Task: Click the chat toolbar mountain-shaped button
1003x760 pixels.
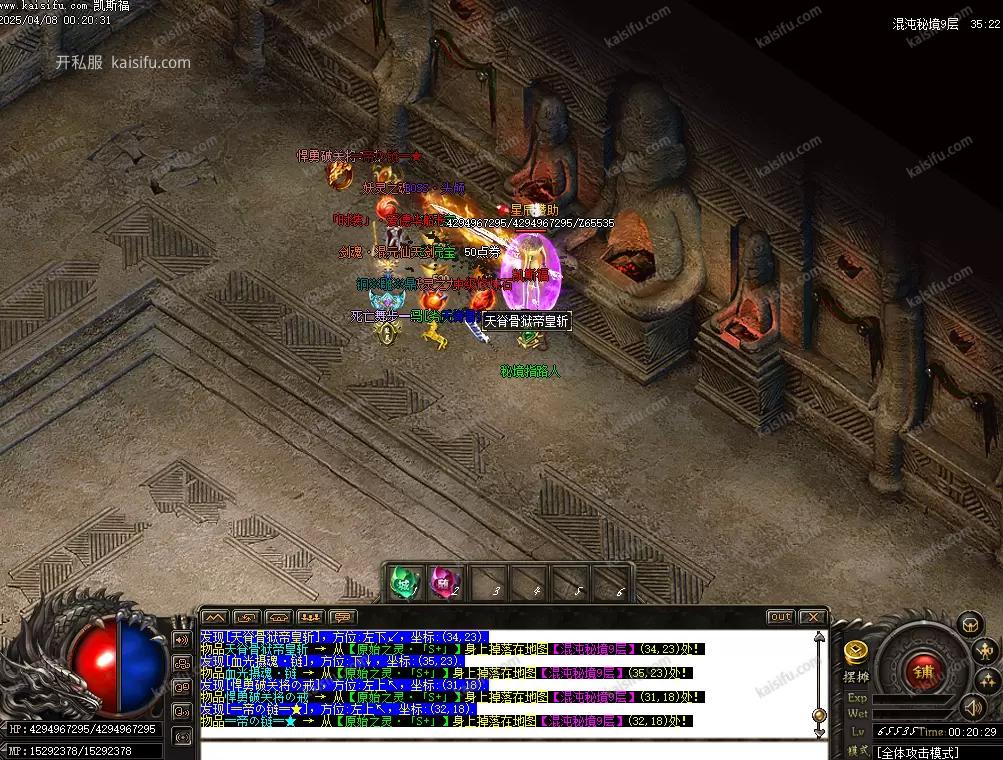Action: (x=216, y=617)
